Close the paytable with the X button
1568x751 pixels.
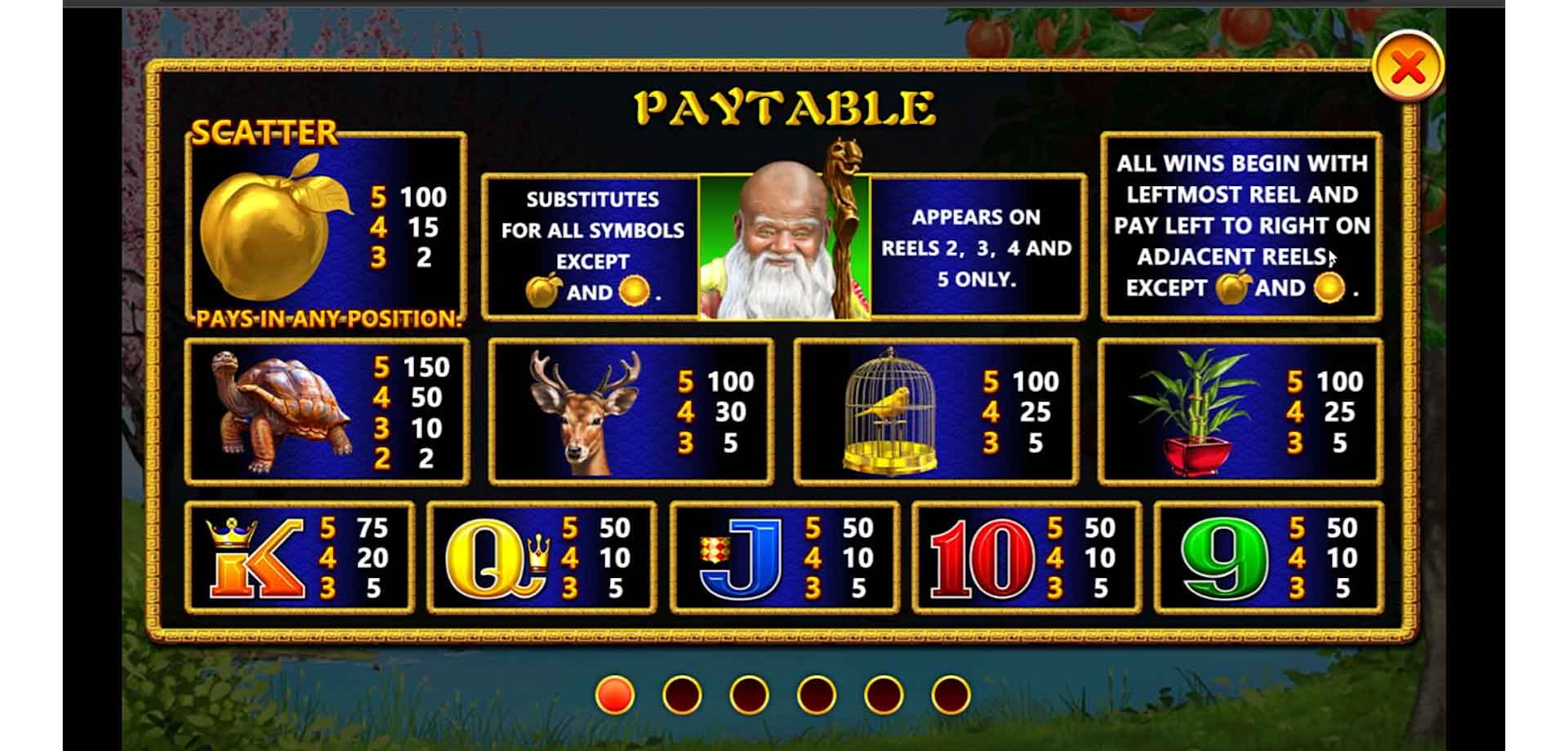(1408, 67)
